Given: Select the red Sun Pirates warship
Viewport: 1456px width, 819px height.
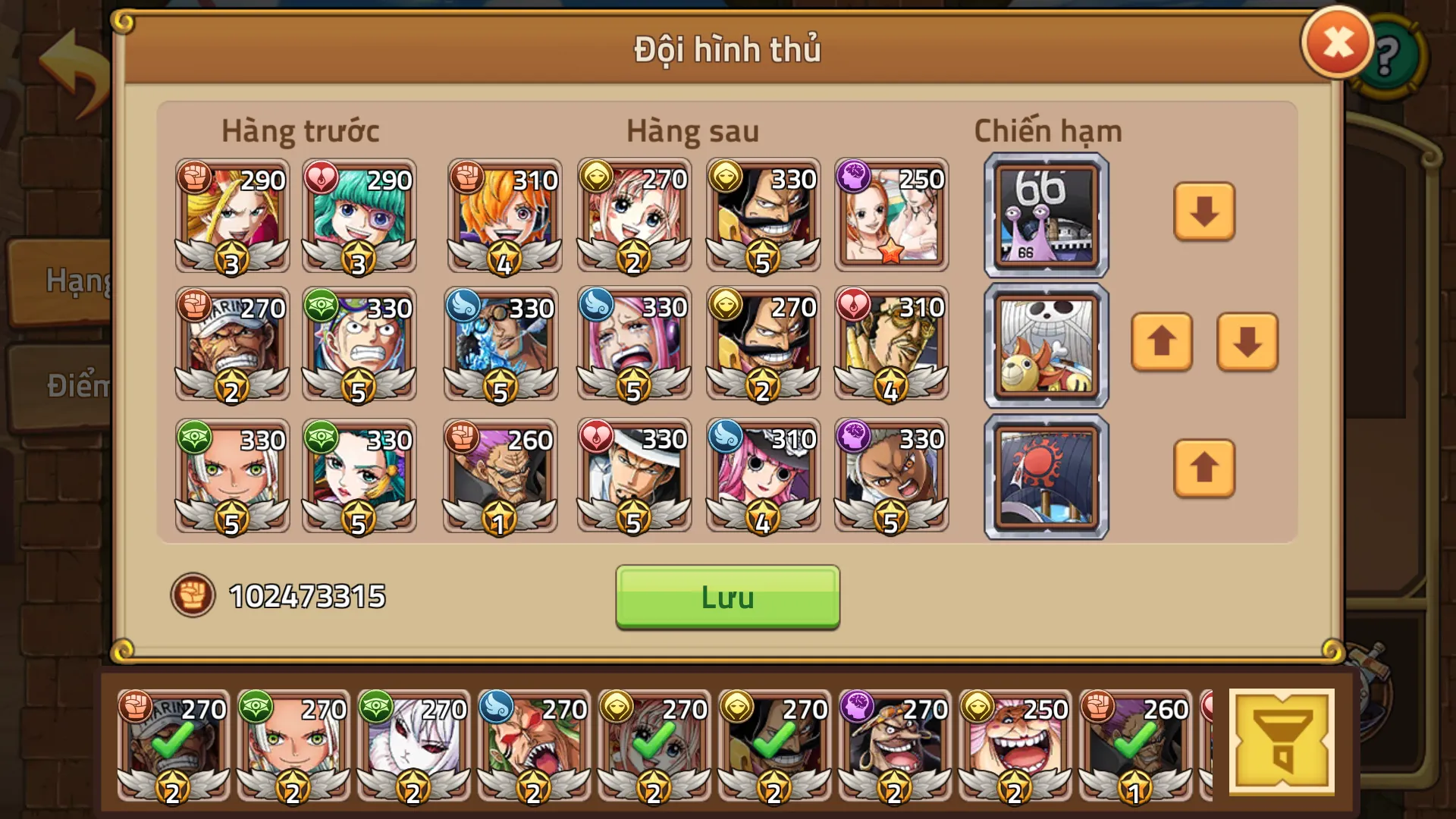Looking at the screenshot, I should coord(1045,475).
